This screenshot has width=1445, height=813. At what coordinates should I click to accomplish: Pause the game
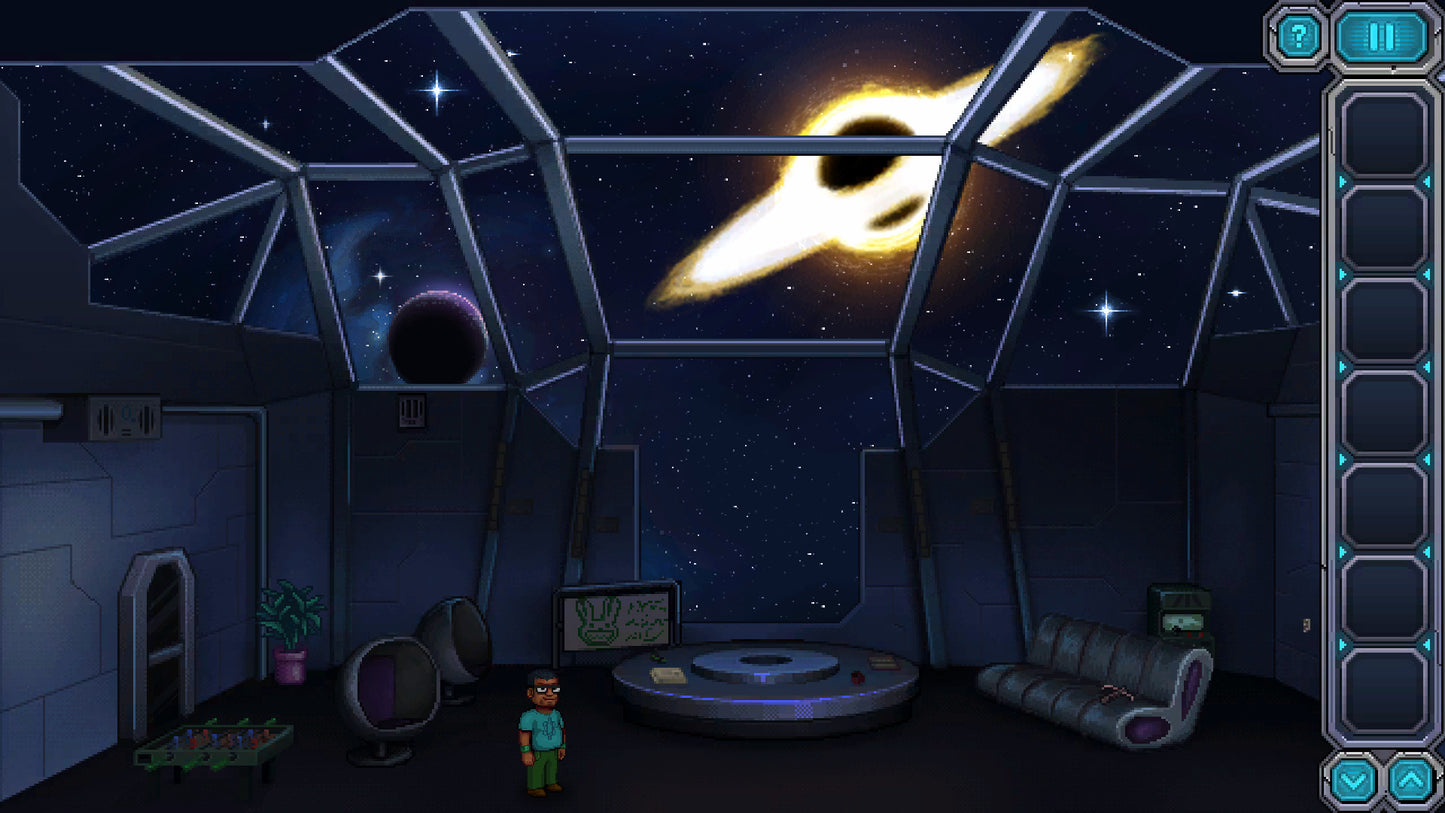(1382, 37)
